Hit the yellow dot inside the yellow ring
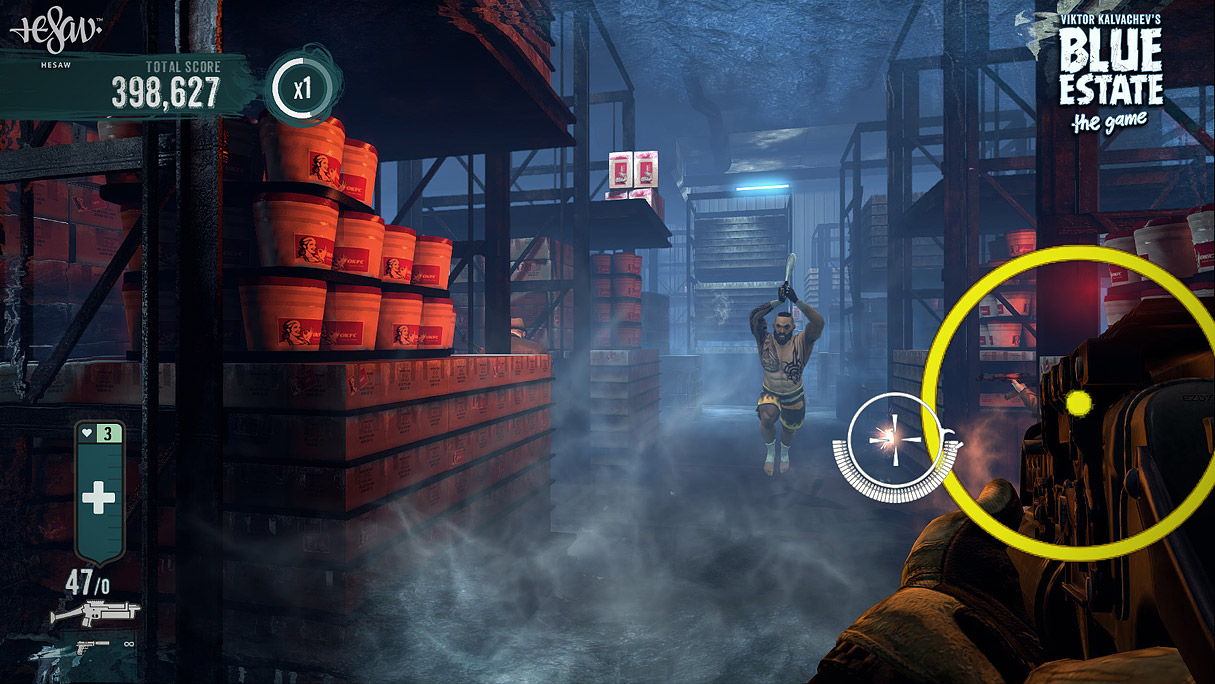Image resolution: width=1215 pixels, height=684 pixels. click(x=1078, y=404)
